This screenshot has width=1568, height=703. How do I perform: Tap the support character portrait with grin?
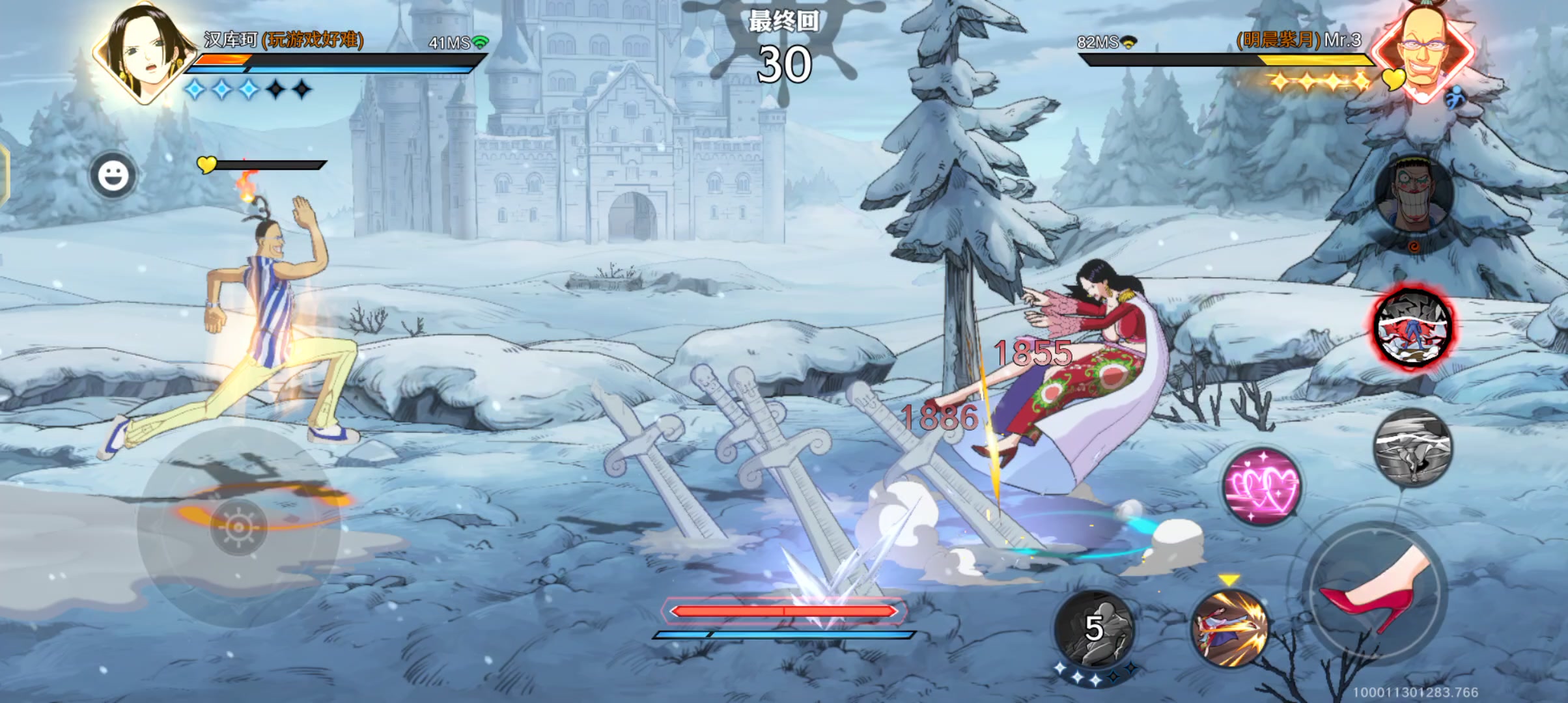(1414, 194)
